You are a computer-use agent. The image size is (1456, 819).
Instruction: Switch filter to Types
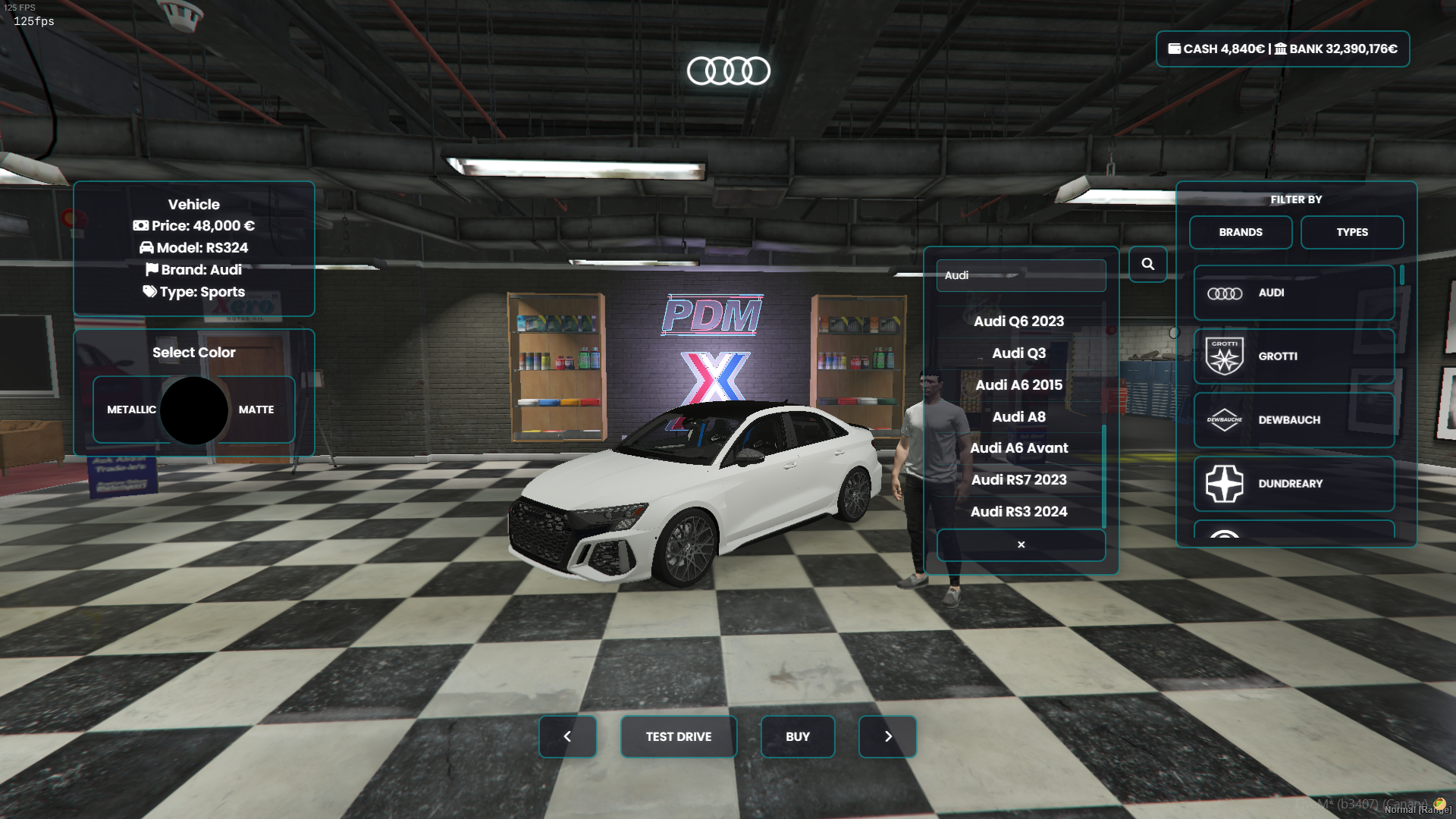click(x=1351, y=232)
